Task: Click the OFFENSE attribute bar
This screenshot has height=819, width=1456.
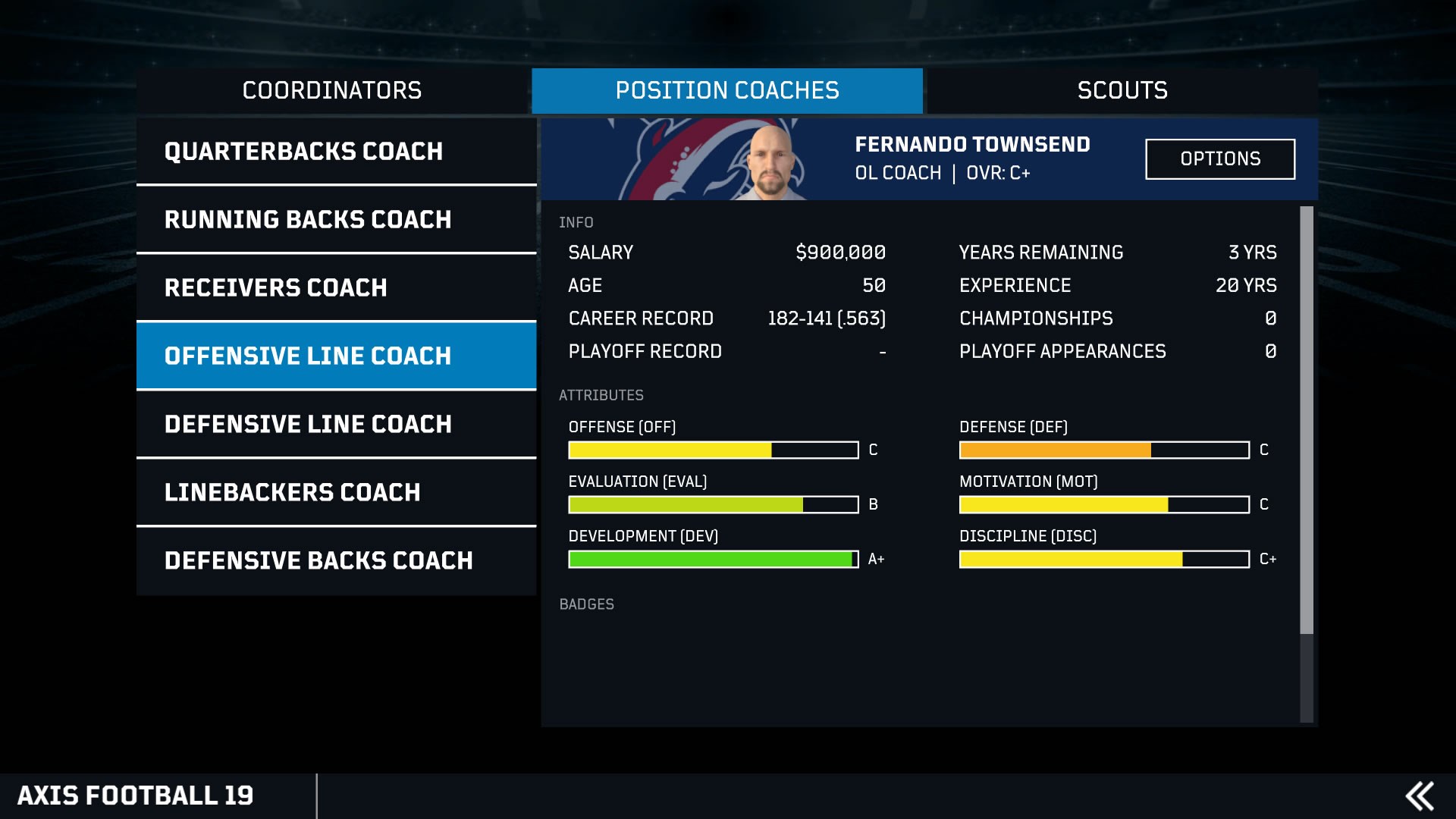Action: (711, 450)
